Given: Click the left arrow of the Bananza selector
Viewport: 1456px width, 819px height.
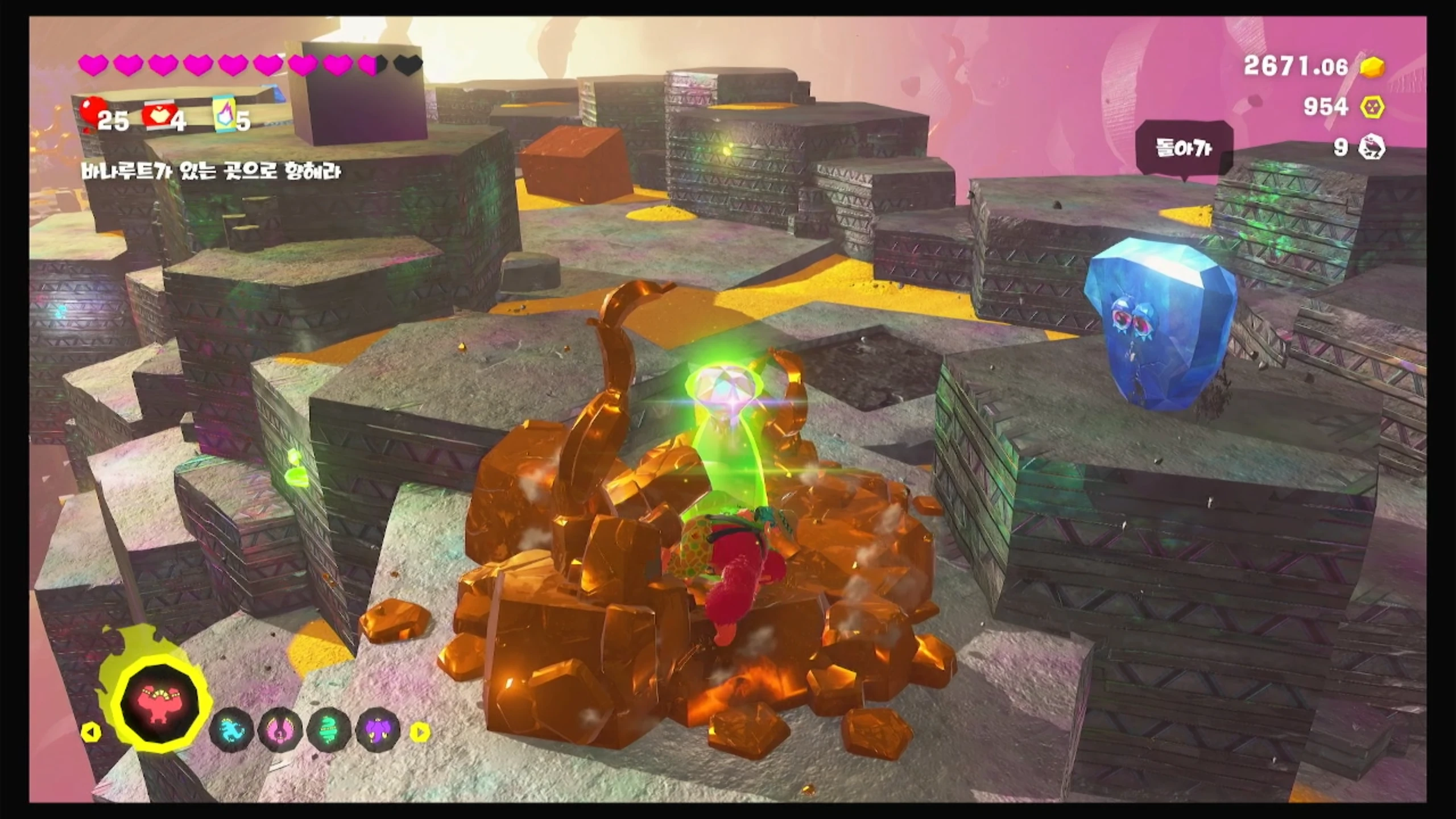Looking at the screenshot, I should tap(90, 732).
